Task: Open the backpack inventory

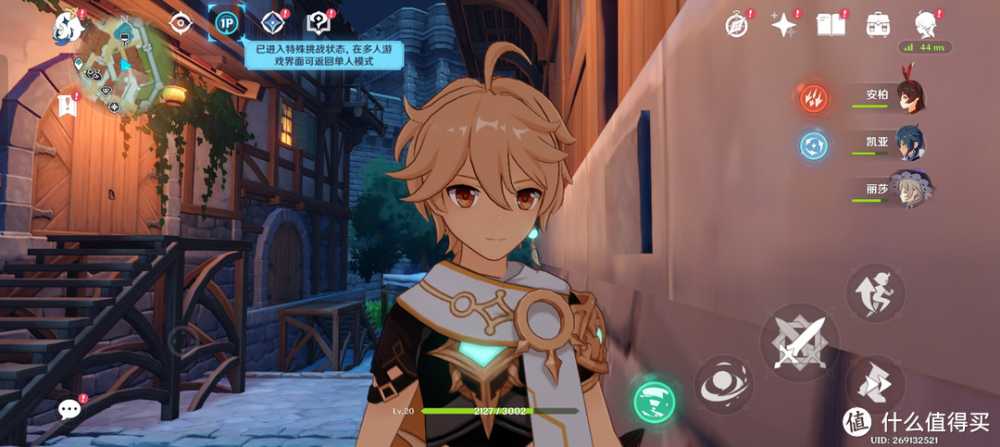Action: tap(879, 24)
